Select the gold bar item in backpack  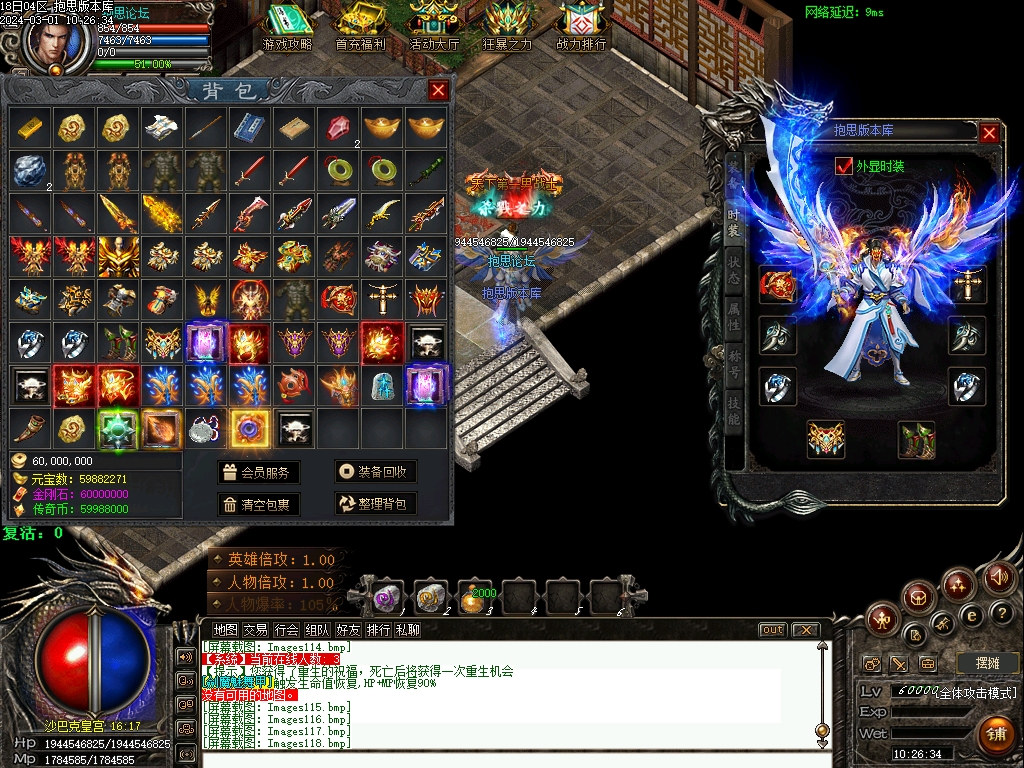point(30,127)
